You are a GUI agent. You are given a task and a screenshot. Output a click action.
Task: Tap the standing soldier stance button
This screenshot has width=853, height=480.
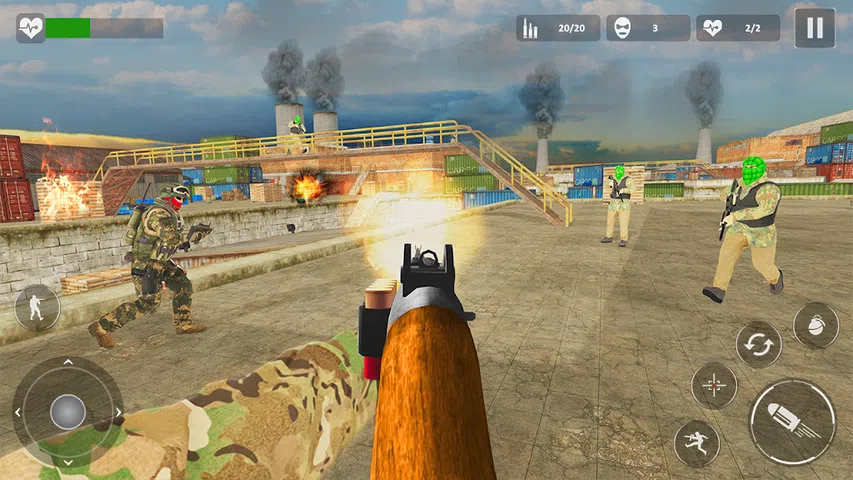(x=37, y=307)
